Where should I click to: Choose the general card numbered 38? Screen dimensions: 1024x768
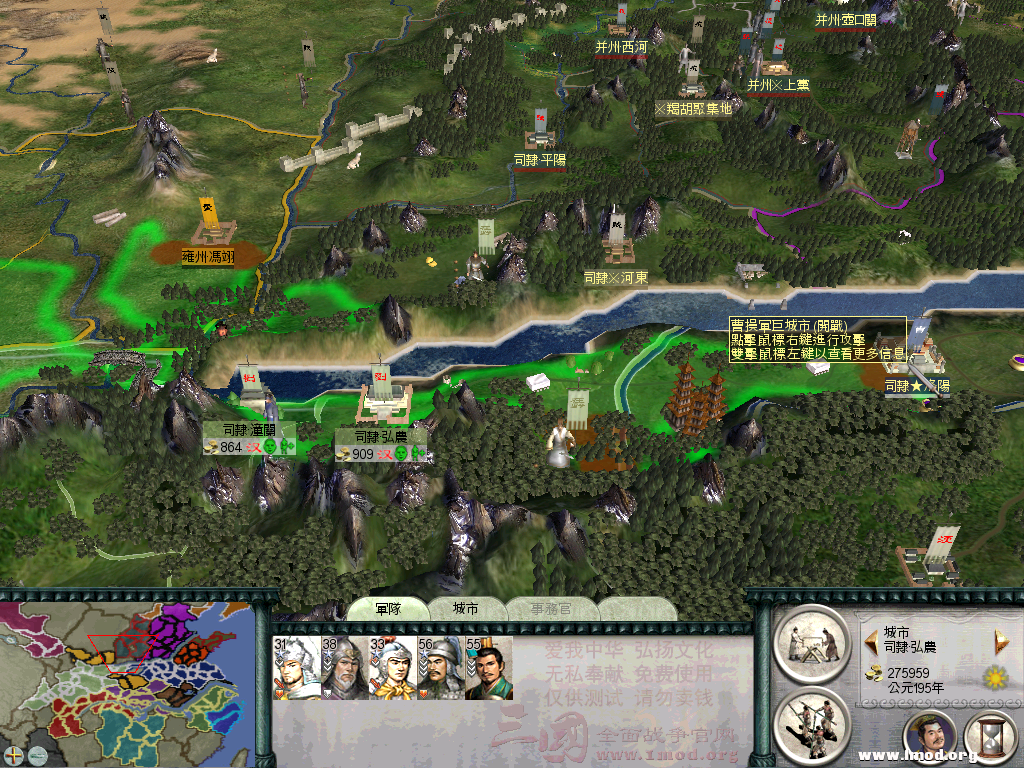343,667
